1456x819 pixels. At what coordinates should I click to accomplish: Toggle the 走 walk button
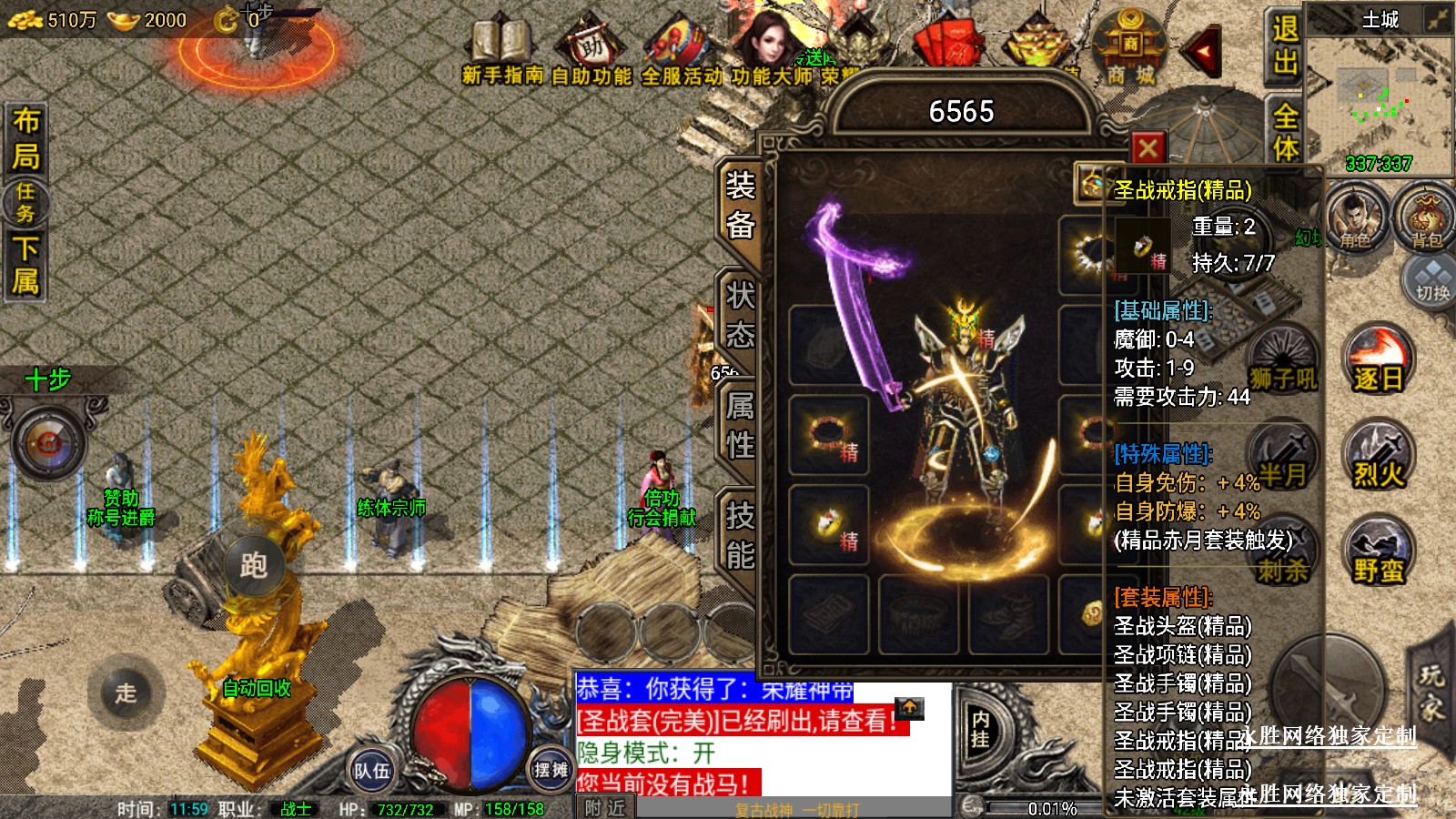click(x=126, y=693)
